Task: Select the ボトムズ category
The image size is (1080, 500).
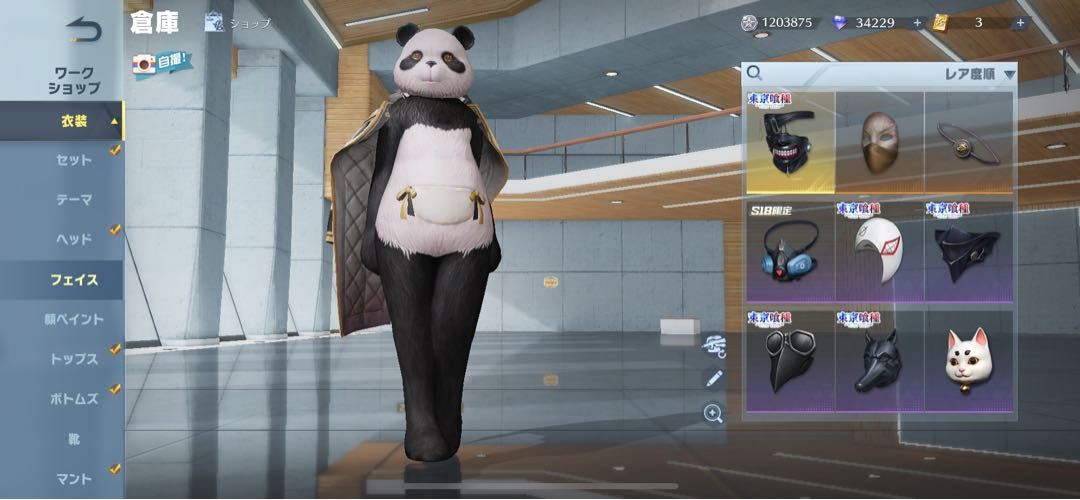Action: click(x=73, y=399)
